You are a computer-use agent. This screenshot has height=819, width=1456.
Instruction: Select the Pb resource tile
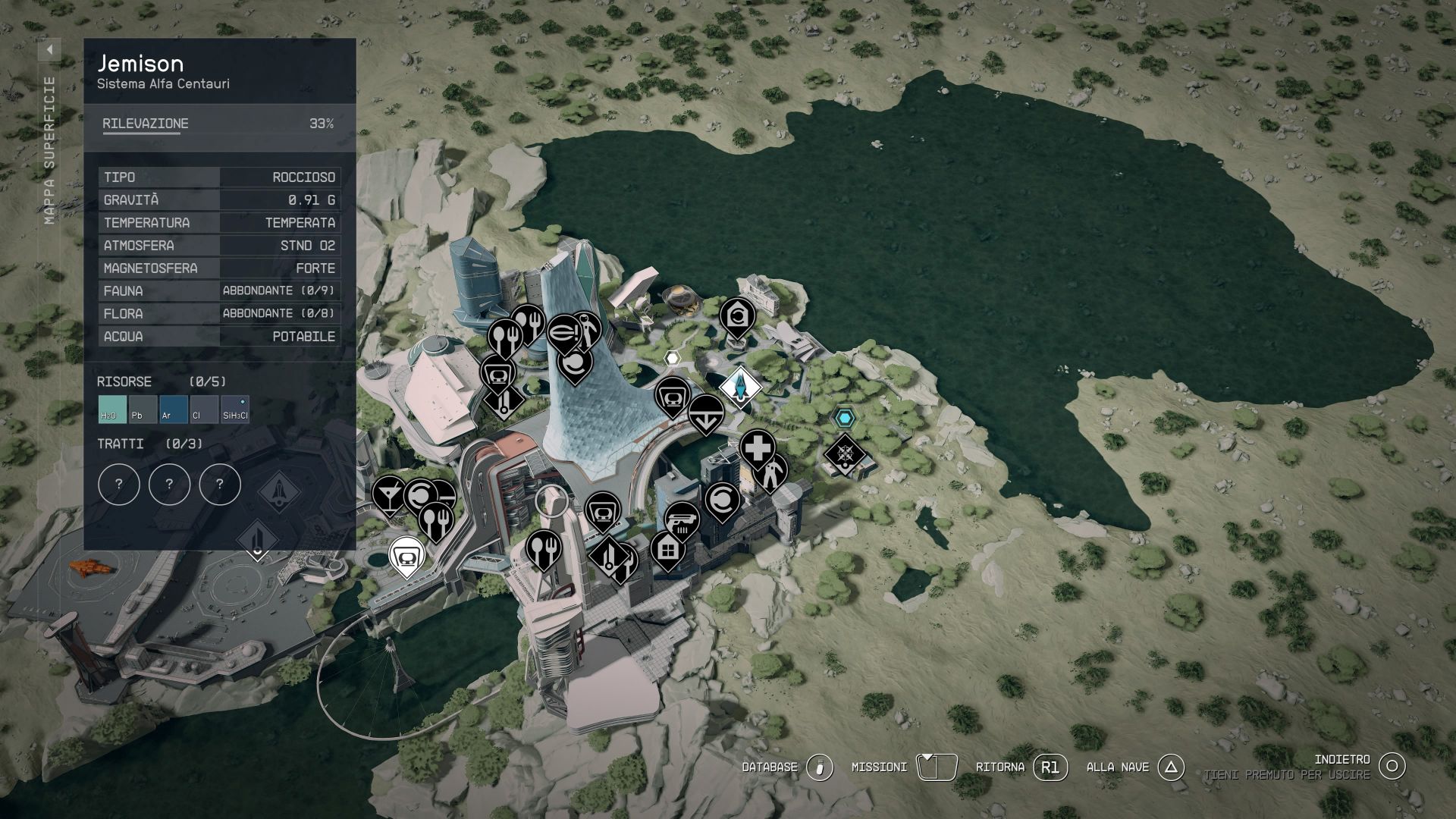(143, 409)
